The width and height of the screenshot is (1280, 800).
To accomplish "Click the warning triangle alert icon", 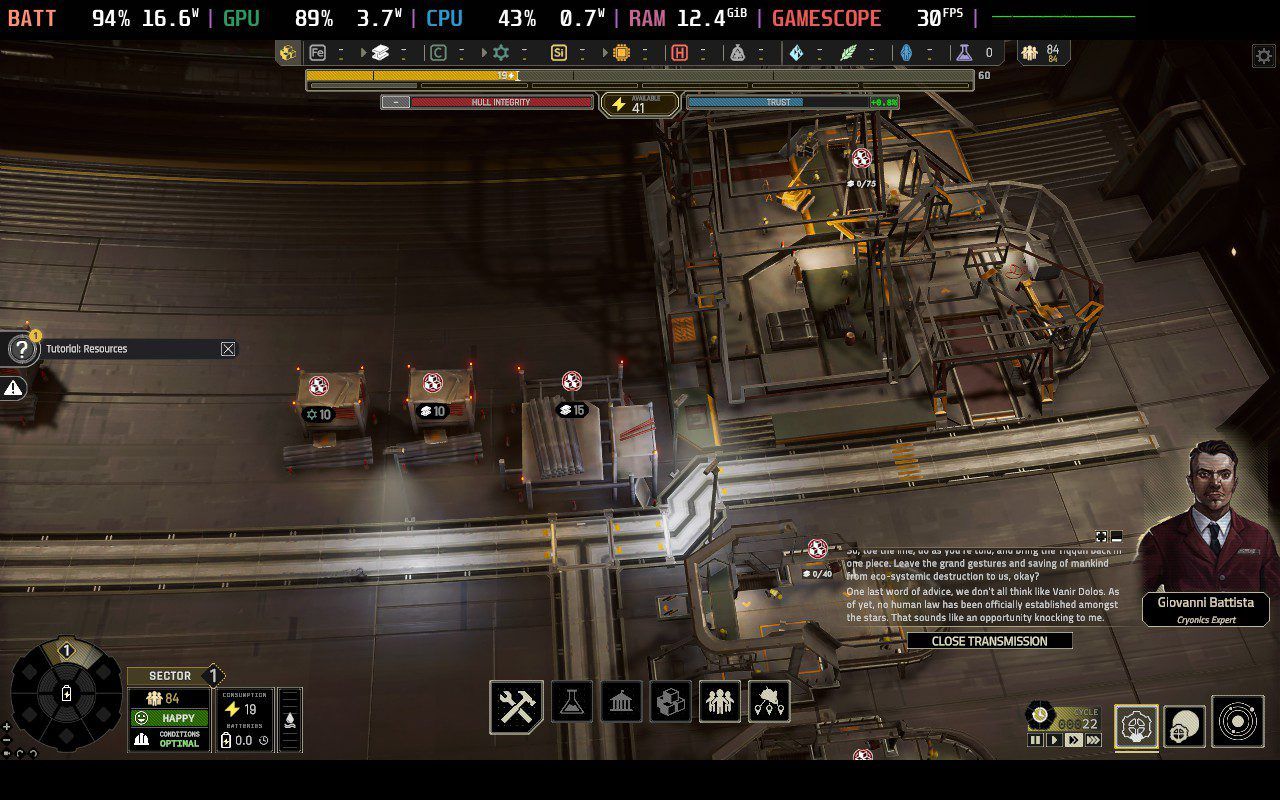I will [13, 388].
